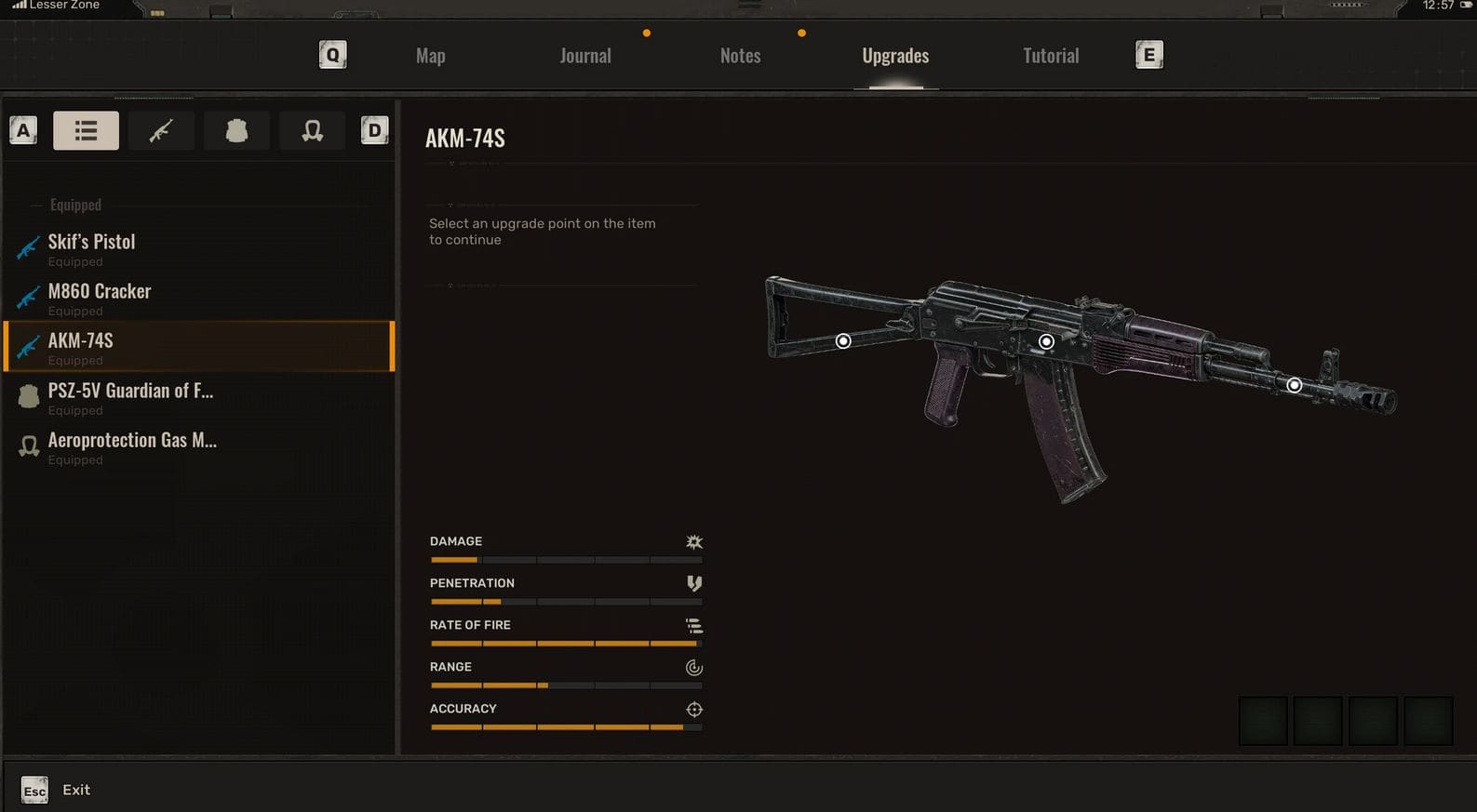Filter by helmet headgear icon

[313, 130]
